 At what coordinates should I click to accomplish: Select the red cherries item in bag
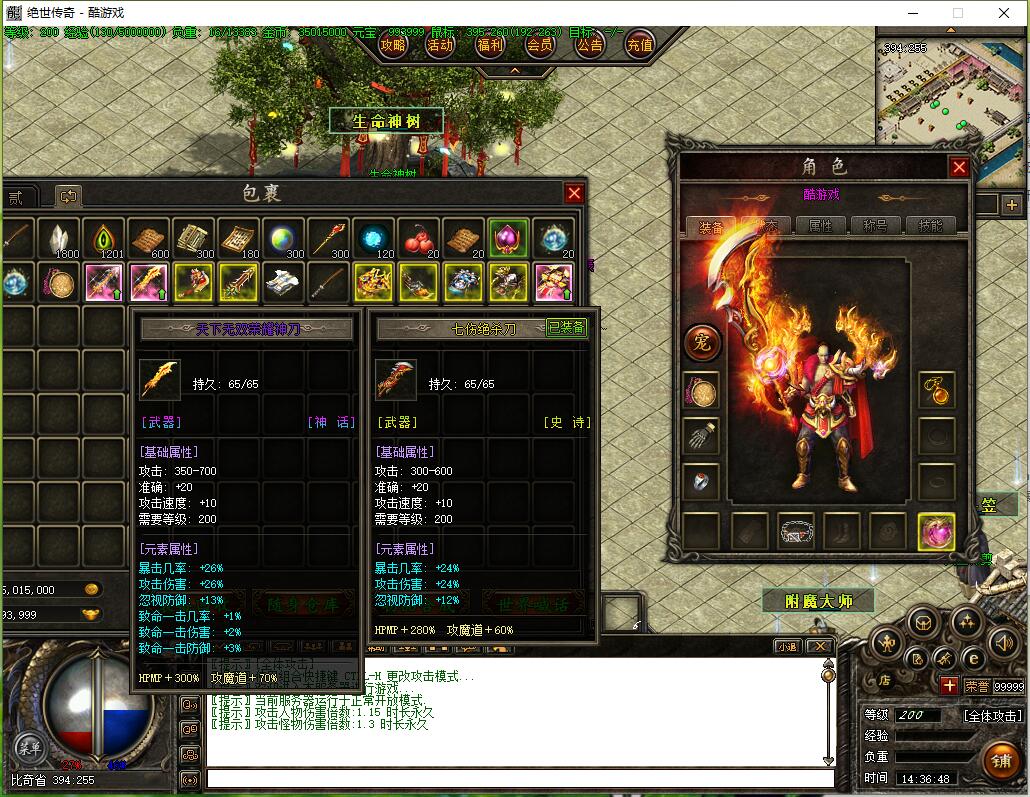click(x=418, y=238)
